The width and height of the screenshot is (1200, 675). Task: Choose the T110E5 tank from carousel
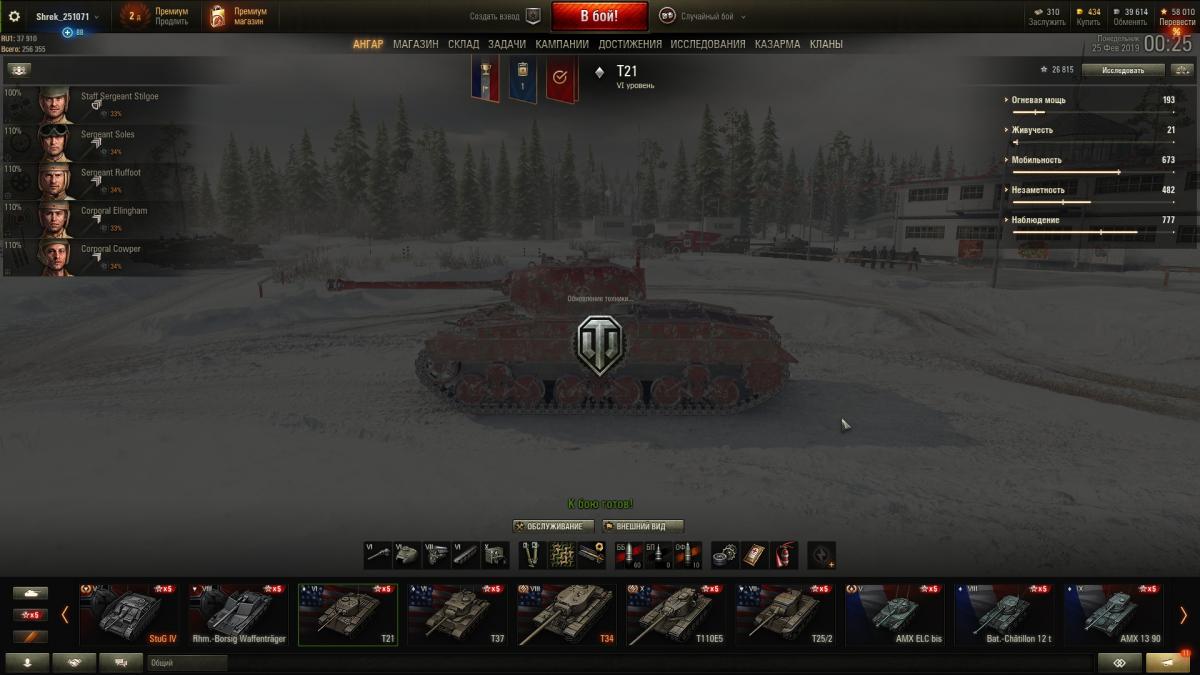coord(676,614)
